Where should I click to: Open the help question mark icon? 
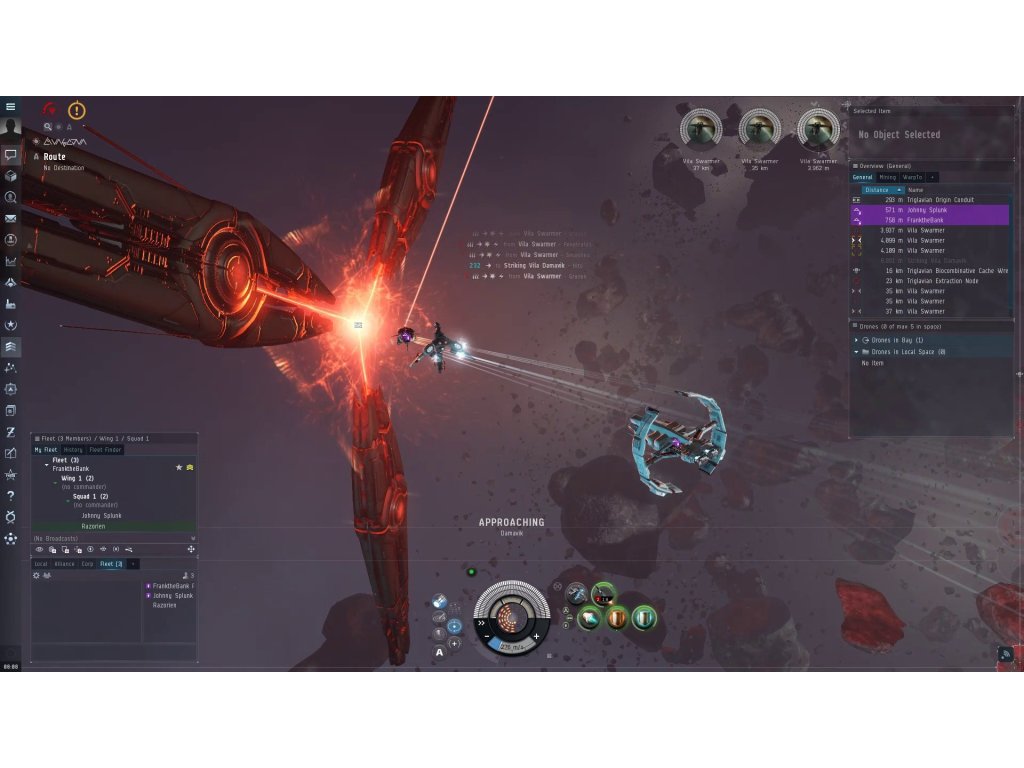(x=11, y=495)
